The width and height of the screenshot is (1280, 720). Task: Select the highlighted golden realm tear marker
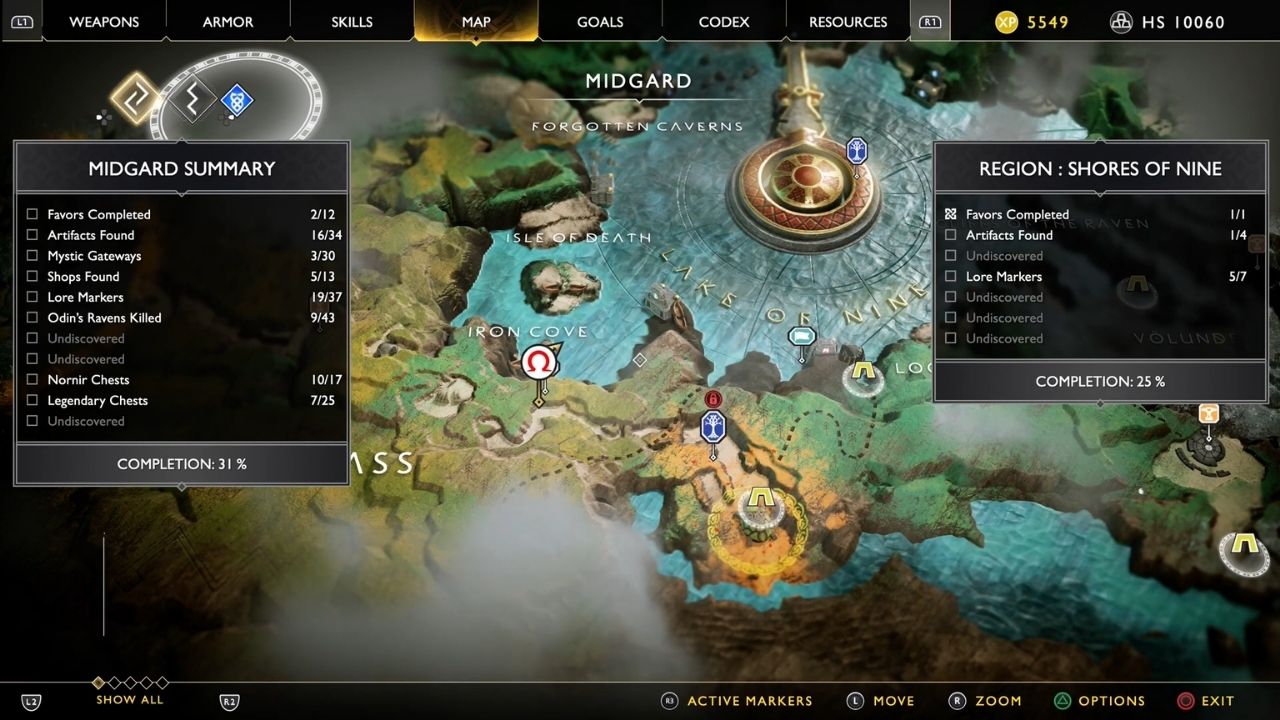(x=761, y=500)
